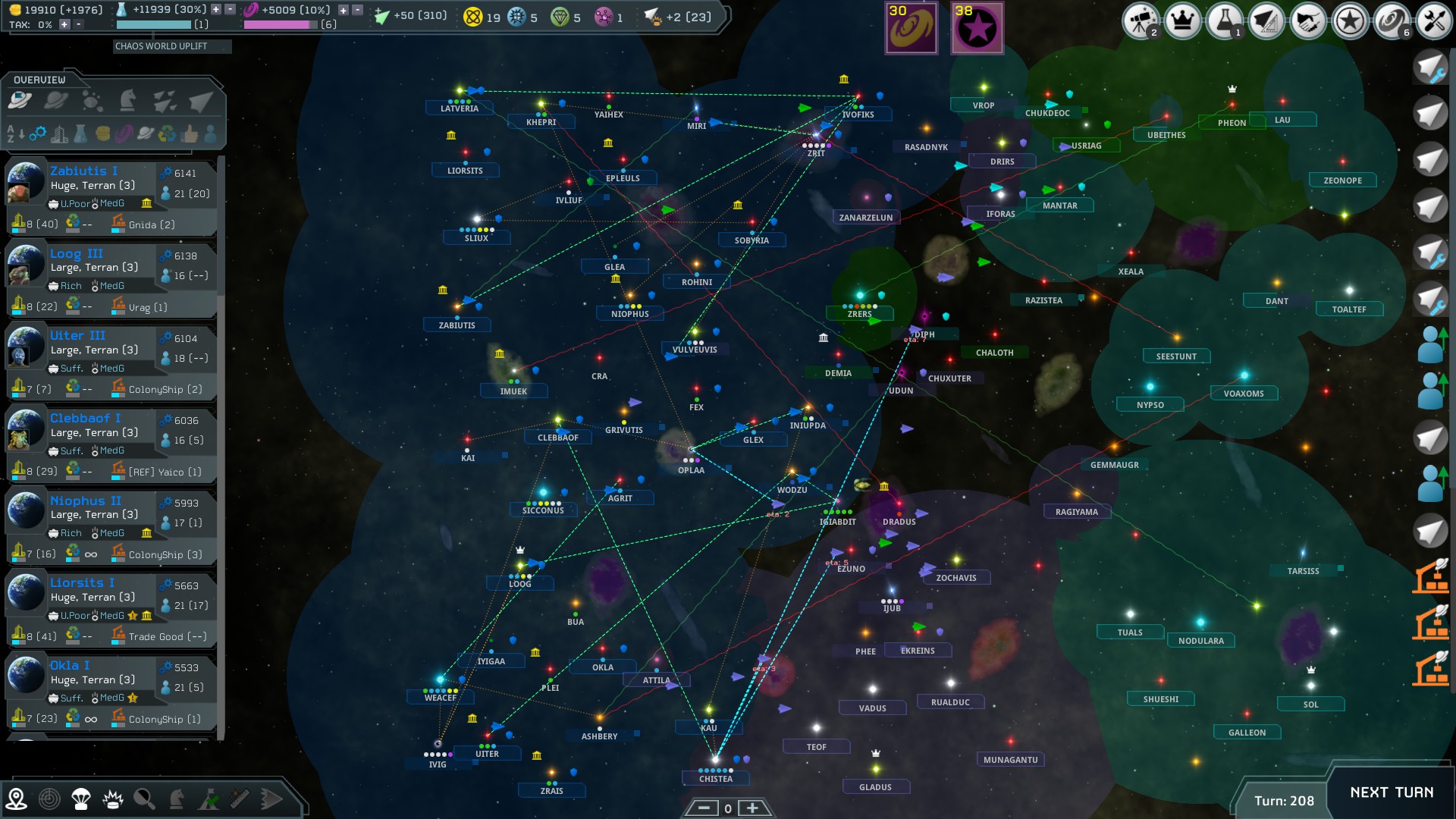Sort colonies alphabetically with the A-Z icon

[12, 135]
